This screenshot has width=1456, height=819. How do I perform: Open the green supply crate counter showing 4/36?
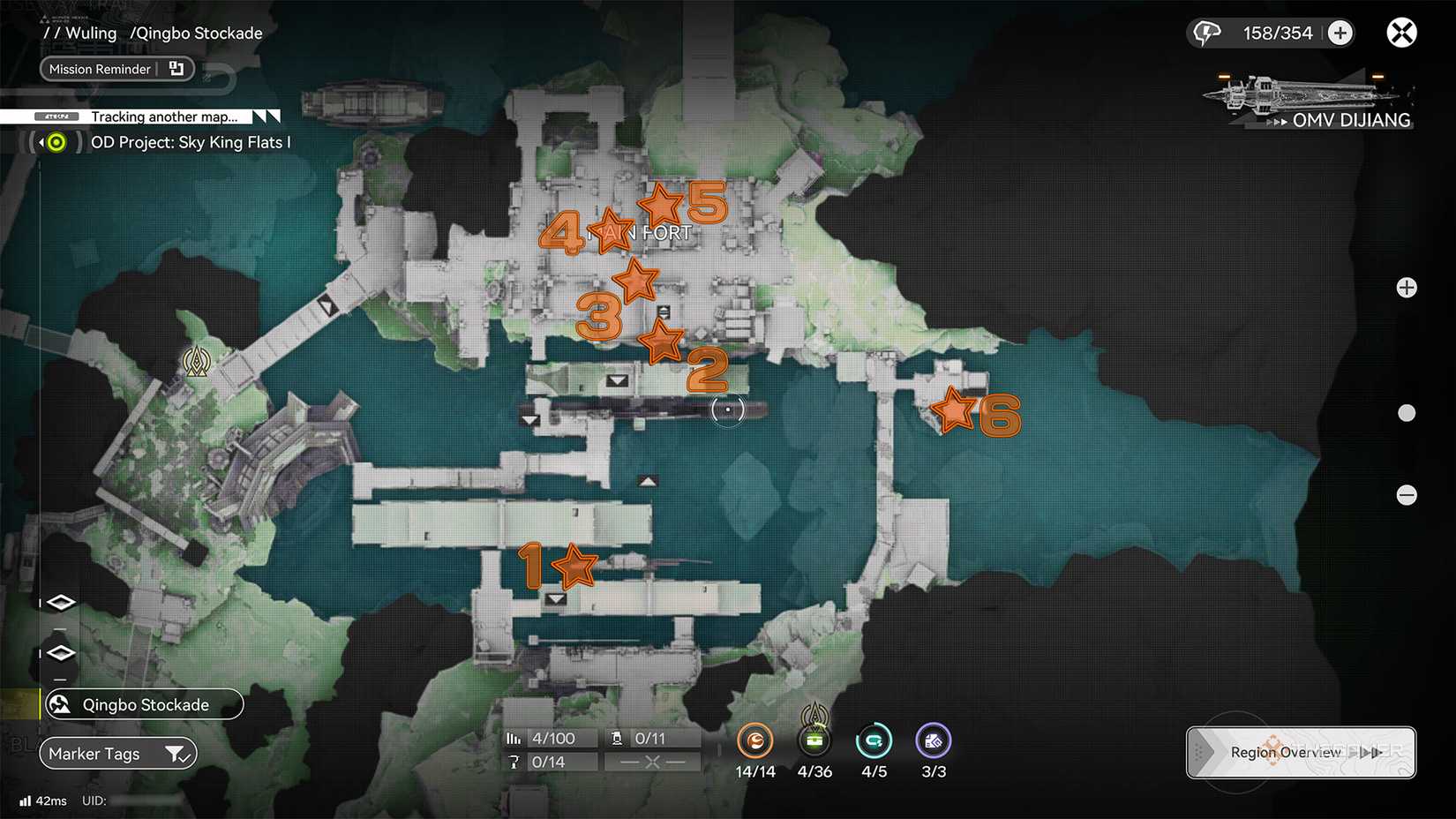click(x=814, y=741)
